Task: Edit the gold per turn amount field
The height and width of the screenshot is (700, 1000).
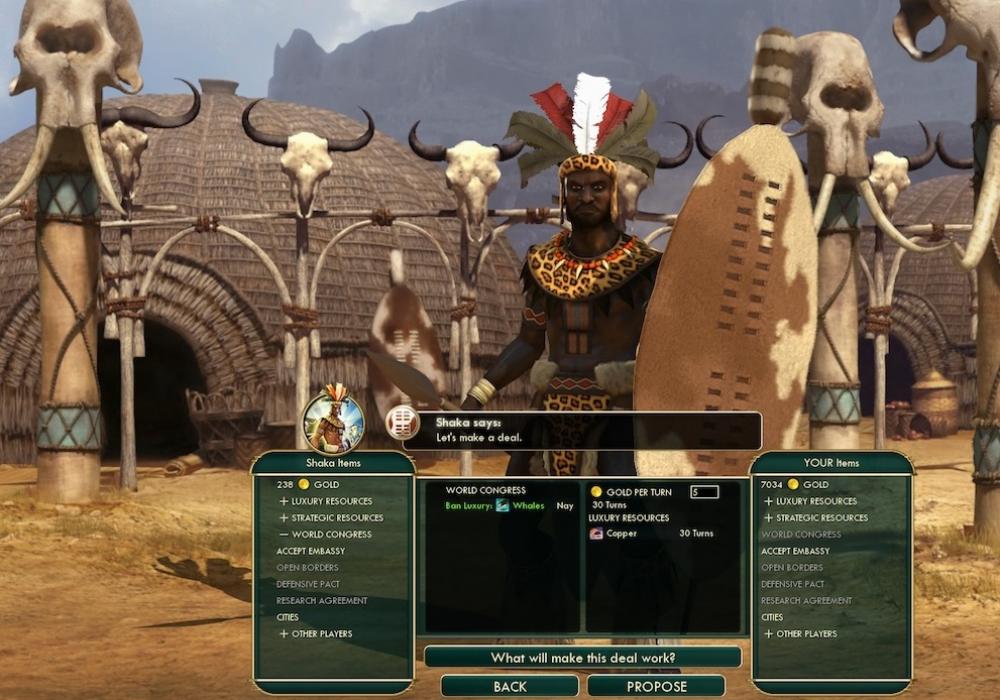Action: pos(704,492)
